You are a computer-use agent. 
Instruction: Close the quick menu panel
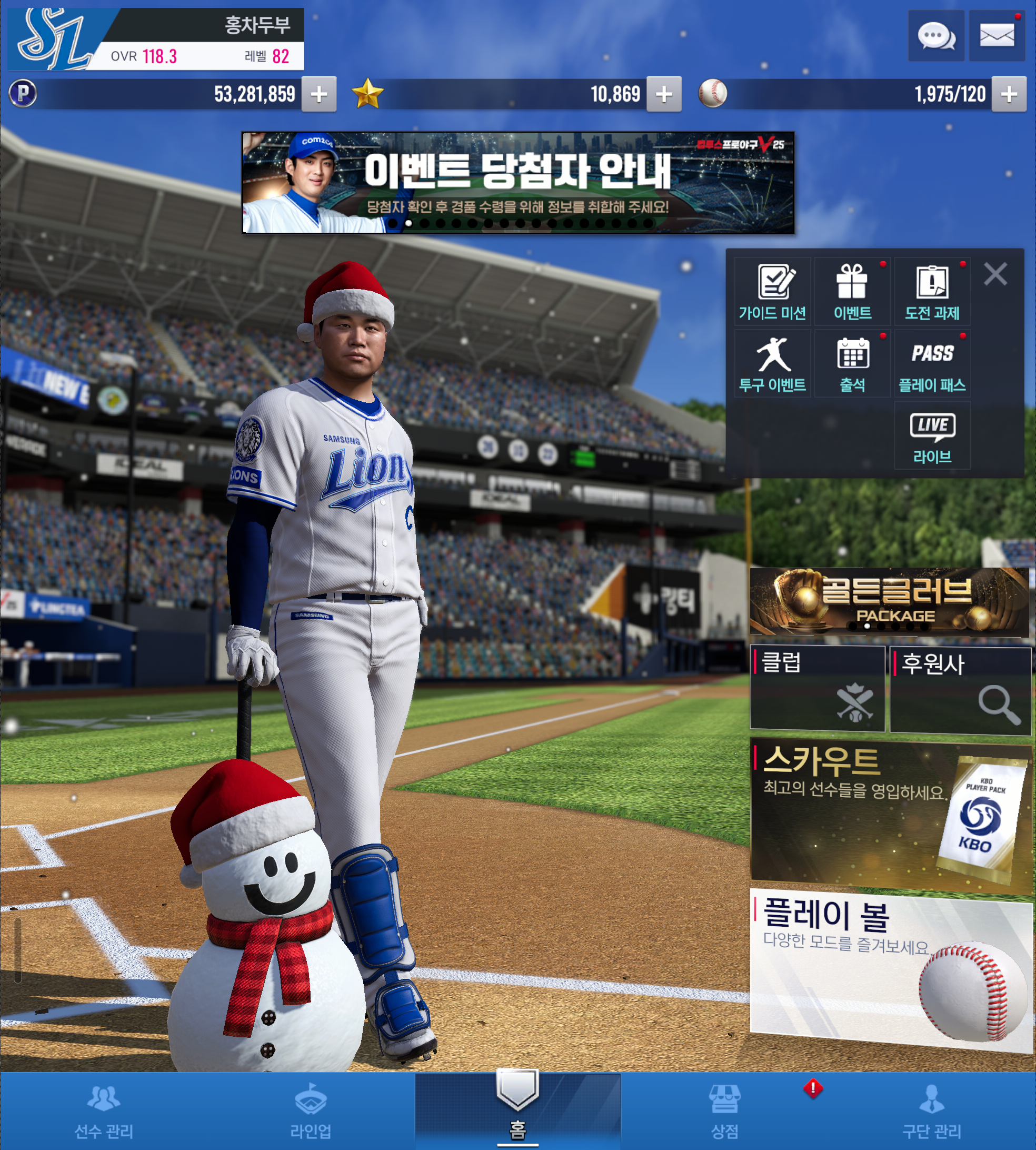(995, 274)
